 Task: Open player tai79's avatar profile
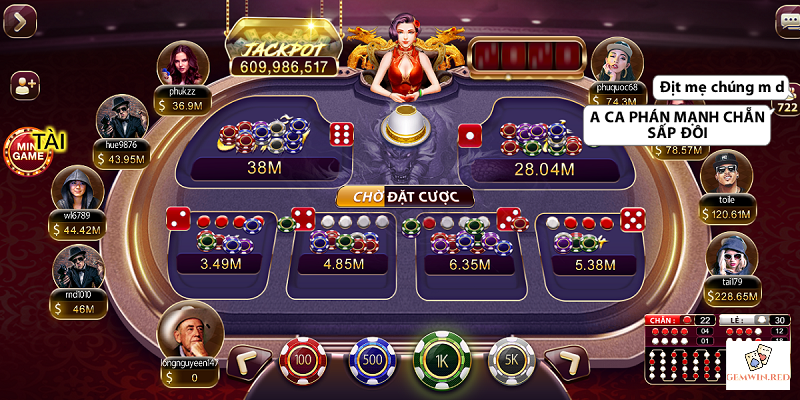point(731,256)
